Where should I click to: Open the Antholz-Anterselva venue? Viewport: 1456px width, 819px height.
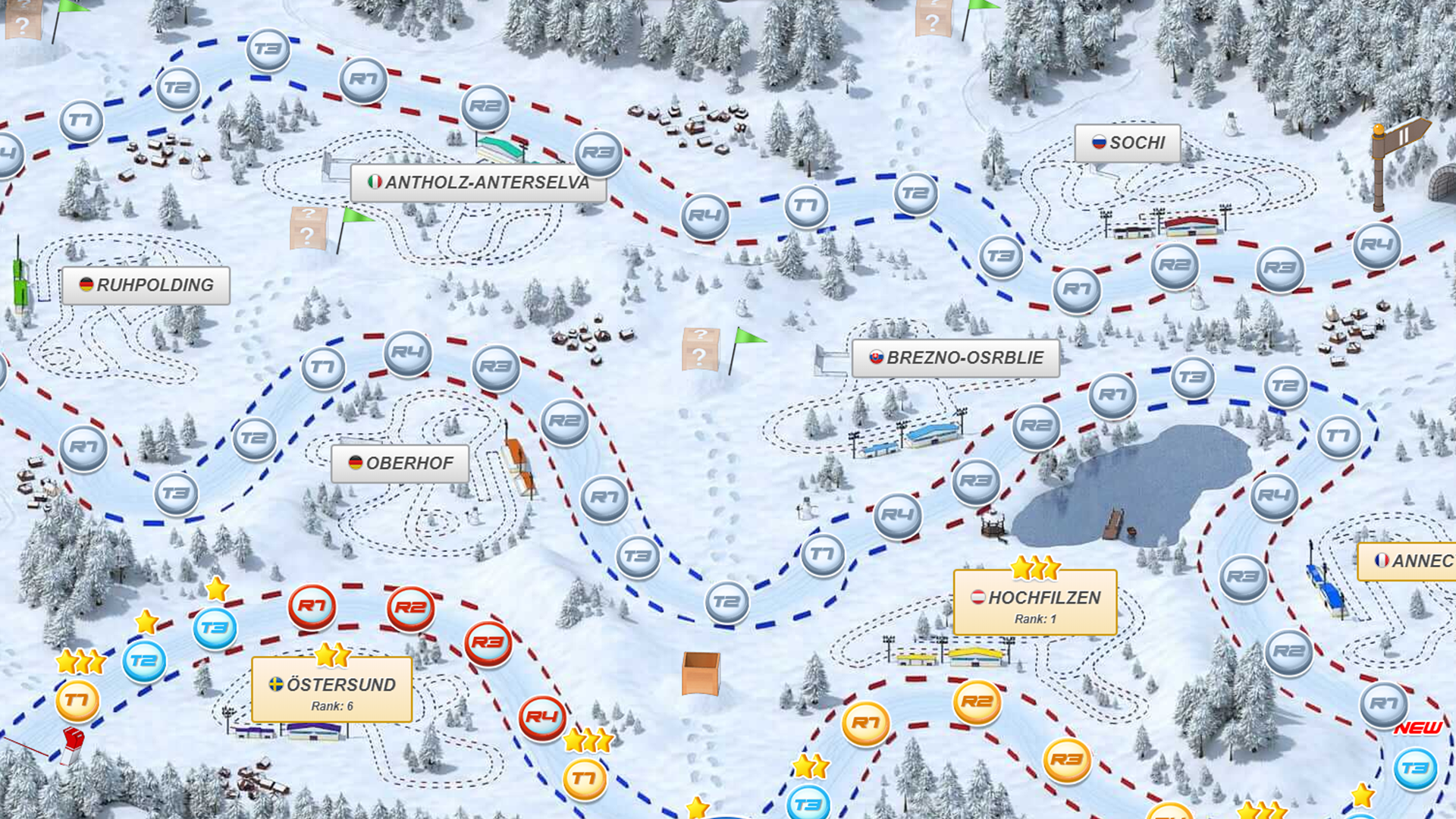(478, 182)
